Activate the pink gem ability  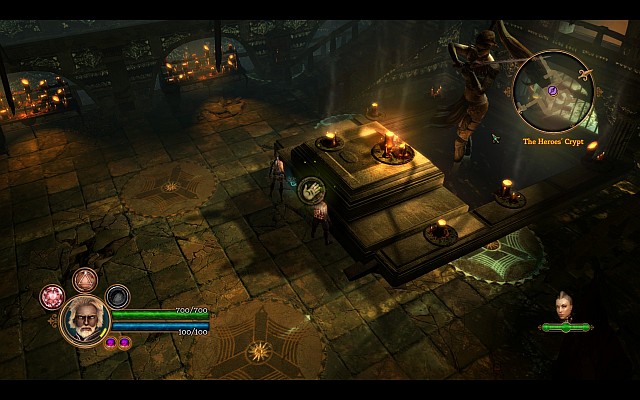[52, 296]
